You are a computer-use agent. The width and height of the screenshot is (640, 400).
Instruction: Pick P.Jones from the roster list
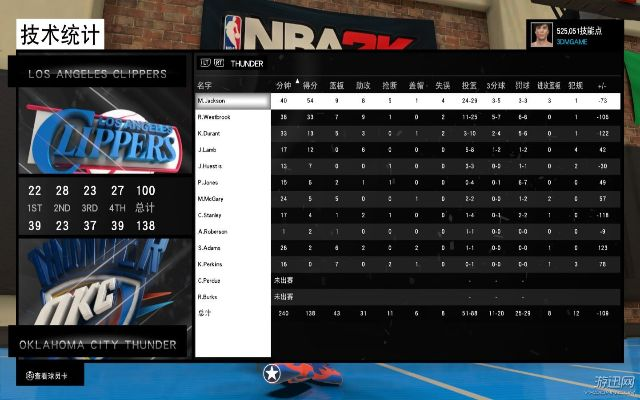[232, 183]
